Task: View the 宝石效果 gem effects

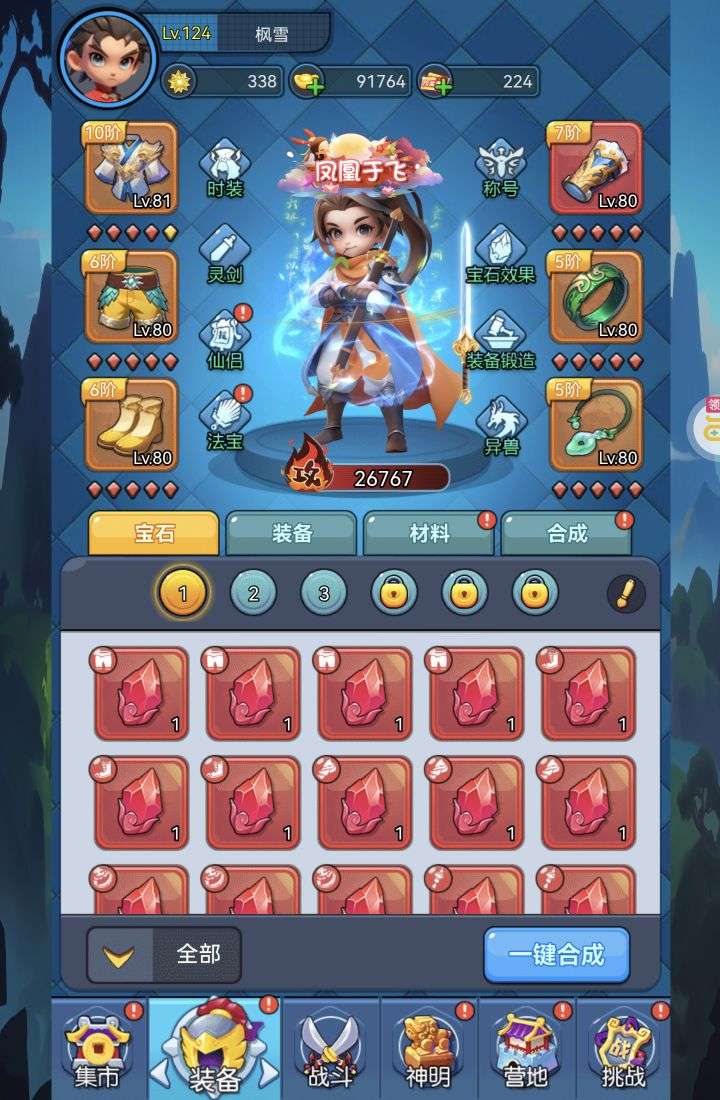Action: click(x=500, y=254)
